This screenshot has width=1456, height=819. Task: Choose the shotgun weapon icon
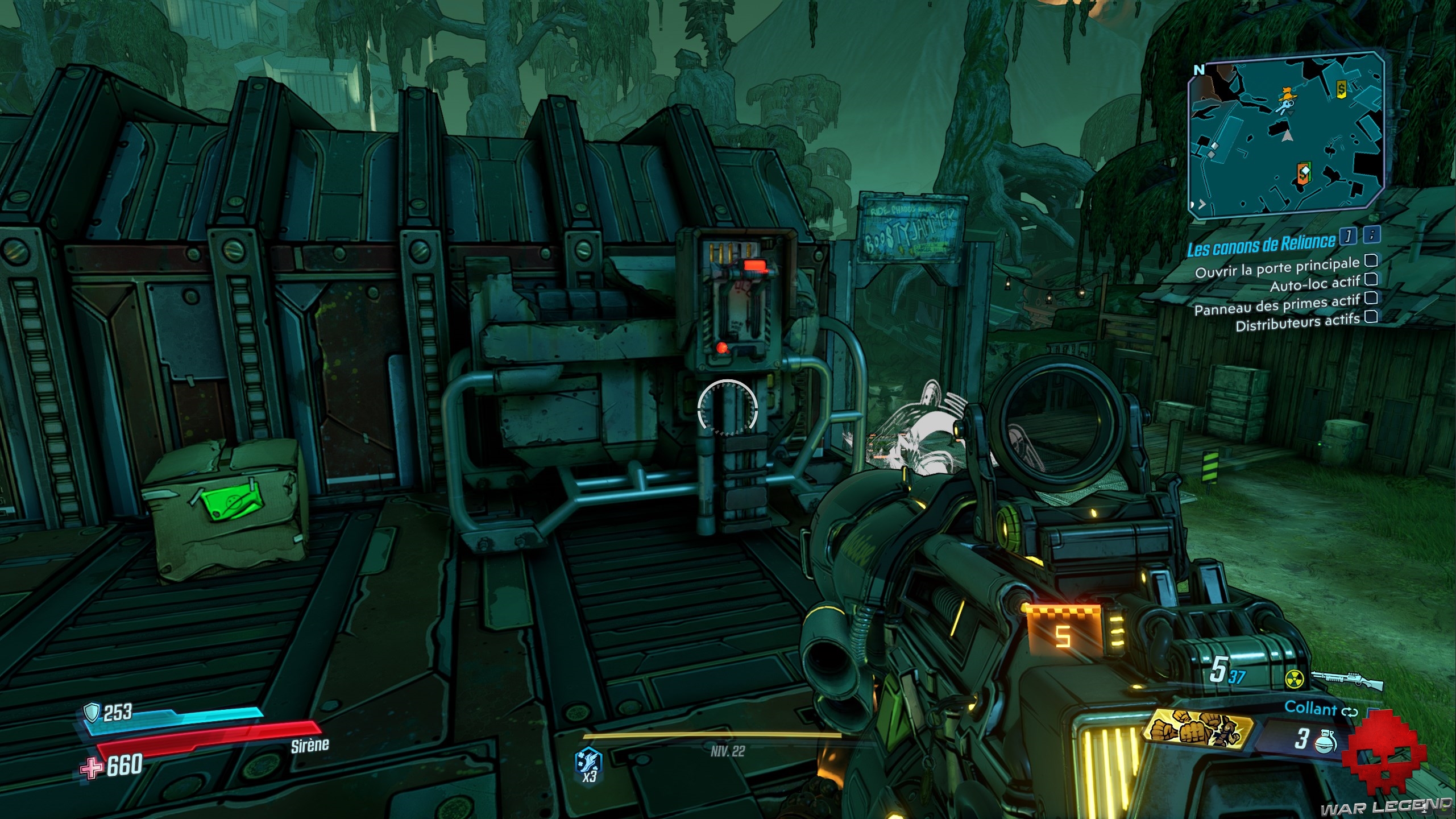pyautogui.click(x=1346, y=679)
